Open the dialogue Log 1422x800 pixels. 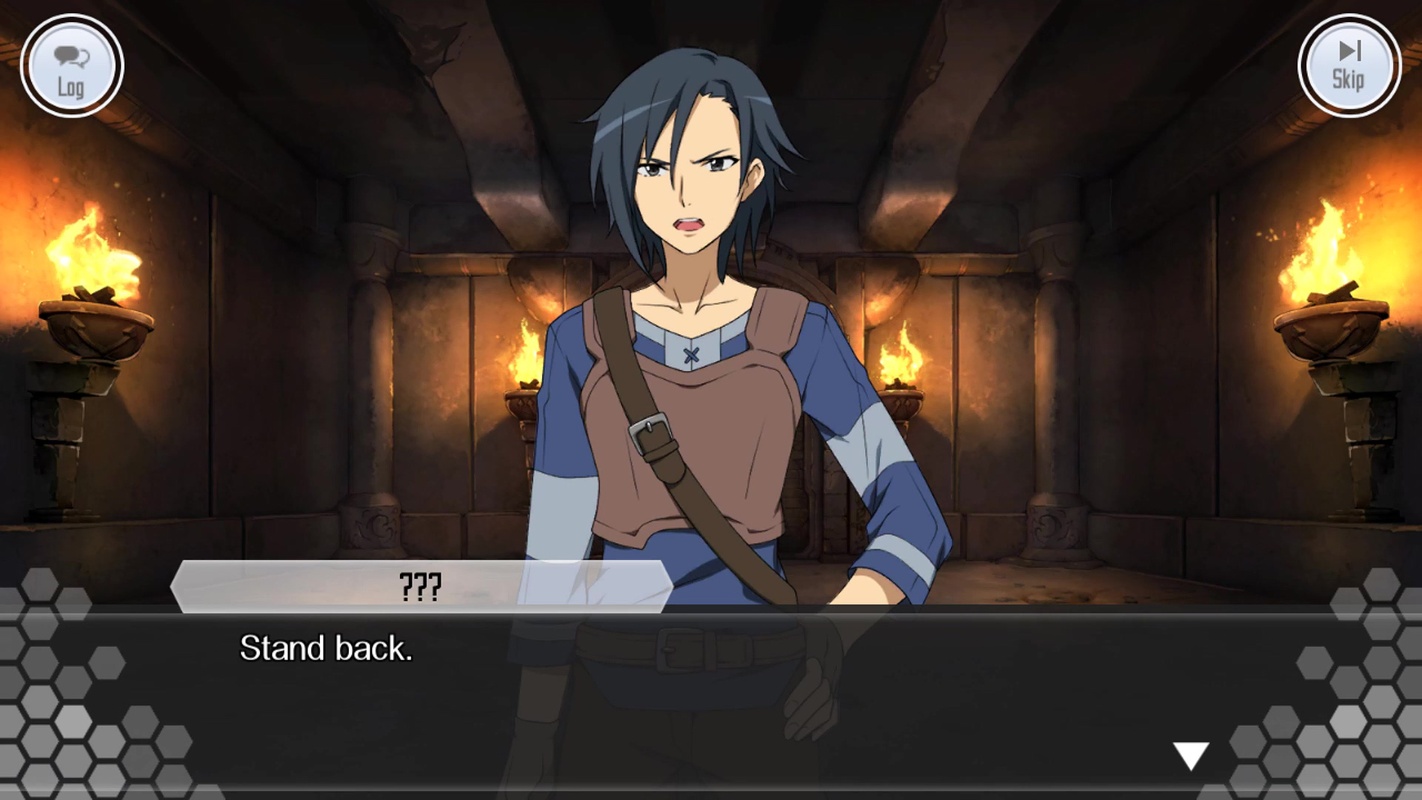(x=71, y=67)
